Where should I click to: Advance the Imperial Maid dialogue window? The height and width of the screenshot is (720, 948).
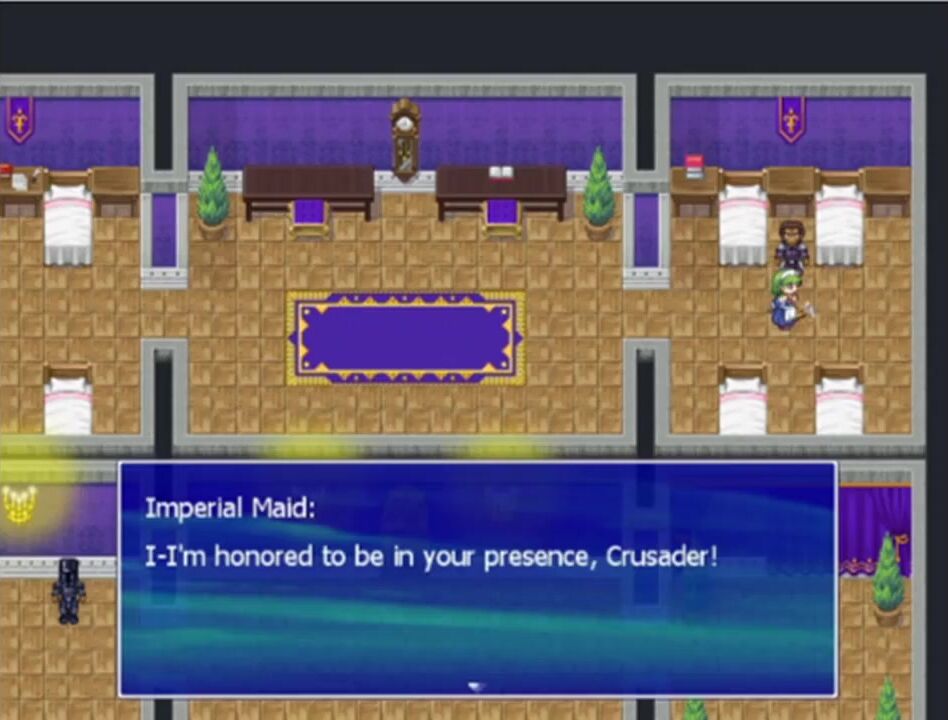click(x=477, y=578)
